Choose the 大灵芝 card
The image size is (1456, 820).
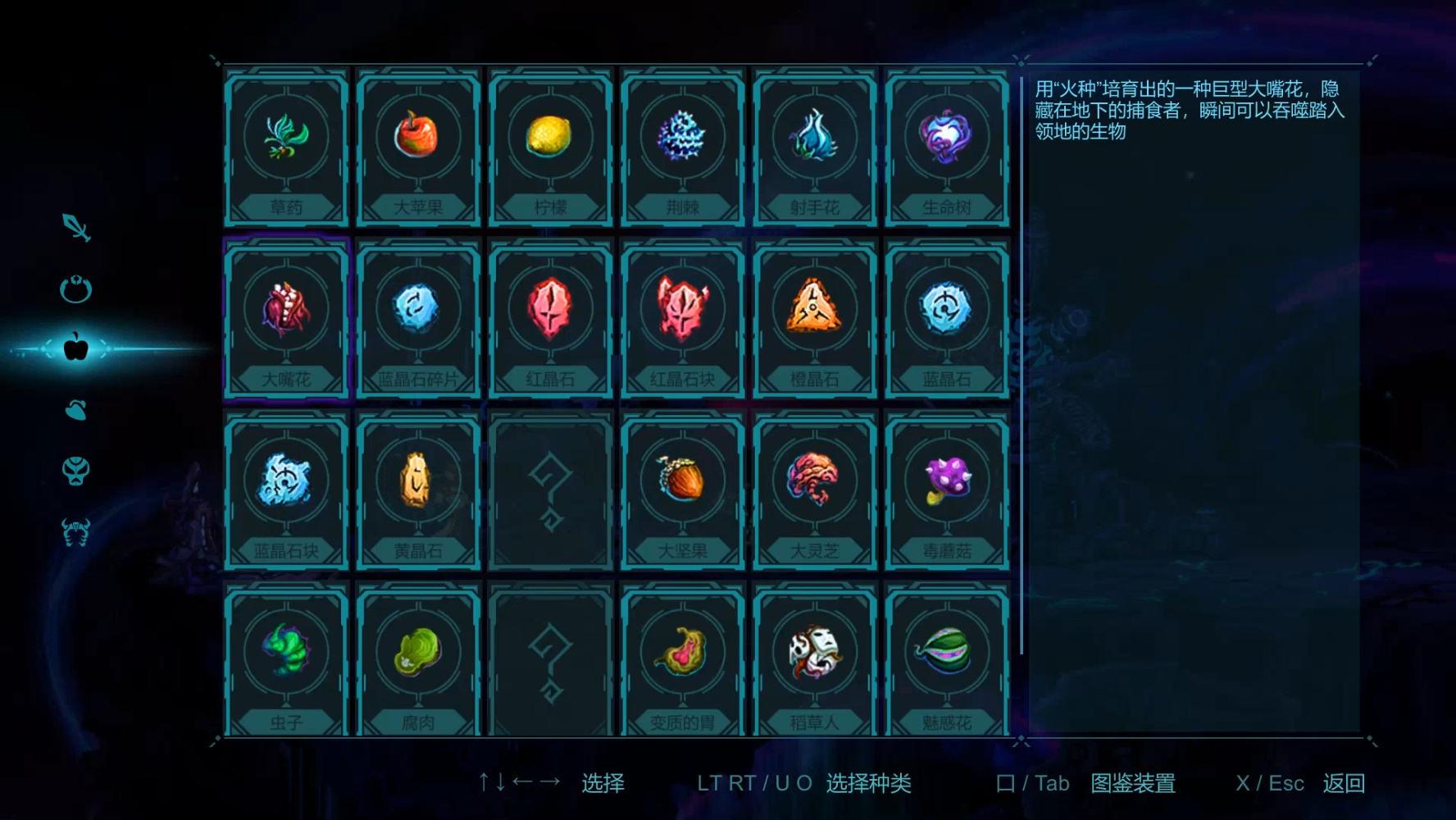point(814,490)
